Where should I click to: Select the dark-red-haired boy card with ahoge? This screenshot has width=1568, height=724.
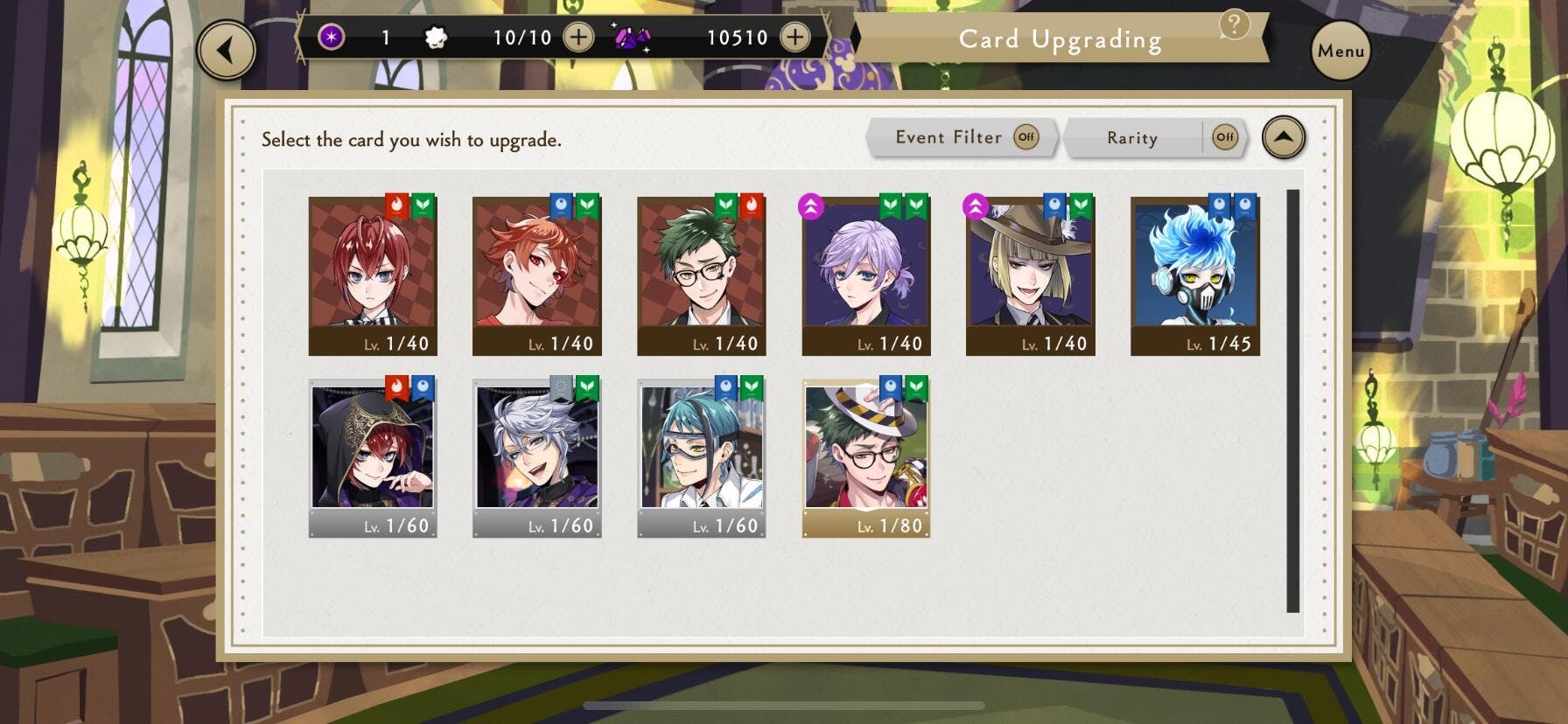(373, 275)
